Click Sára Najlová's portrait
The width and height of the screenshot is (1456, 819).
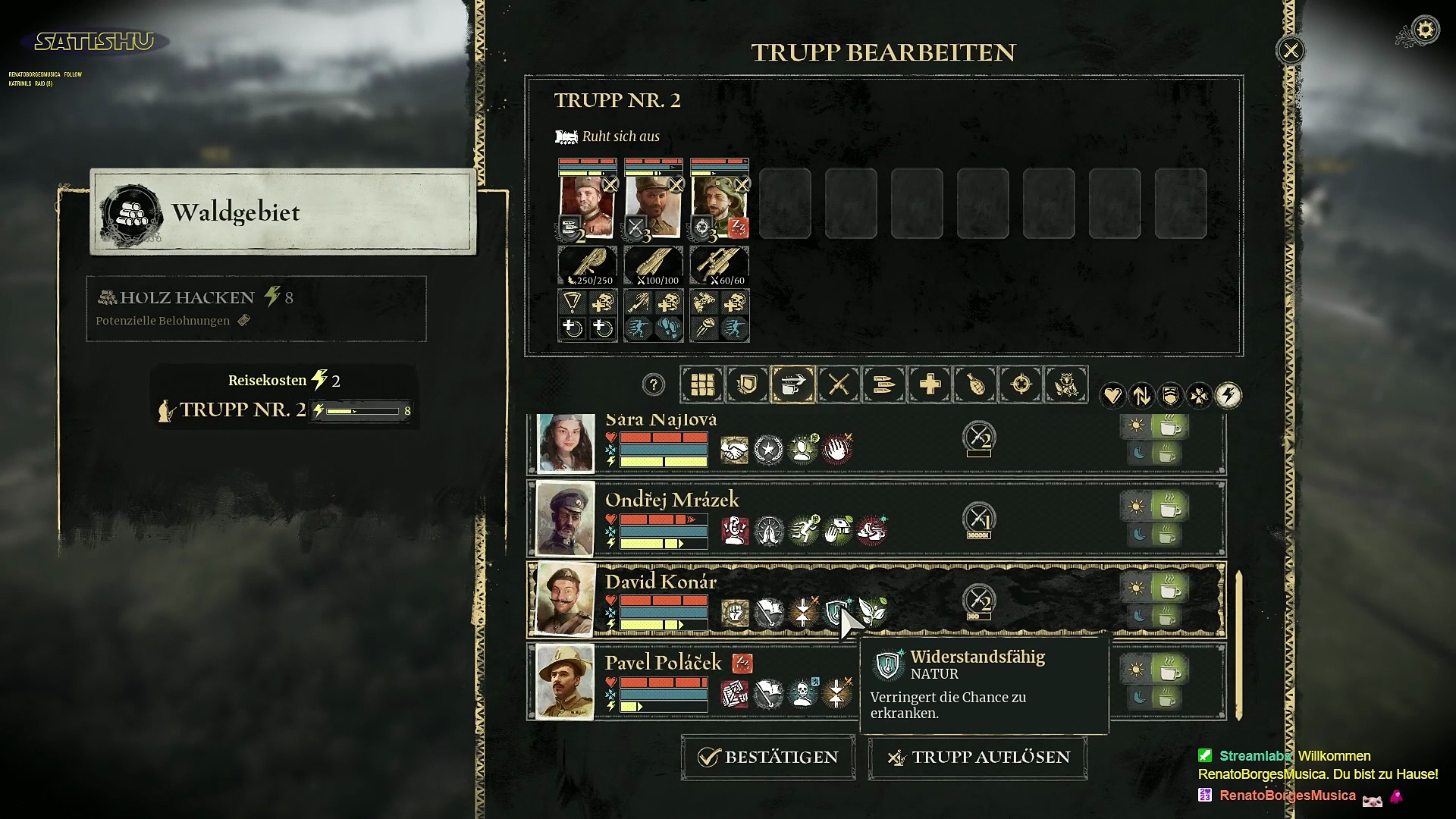click(x=566, y=443)
